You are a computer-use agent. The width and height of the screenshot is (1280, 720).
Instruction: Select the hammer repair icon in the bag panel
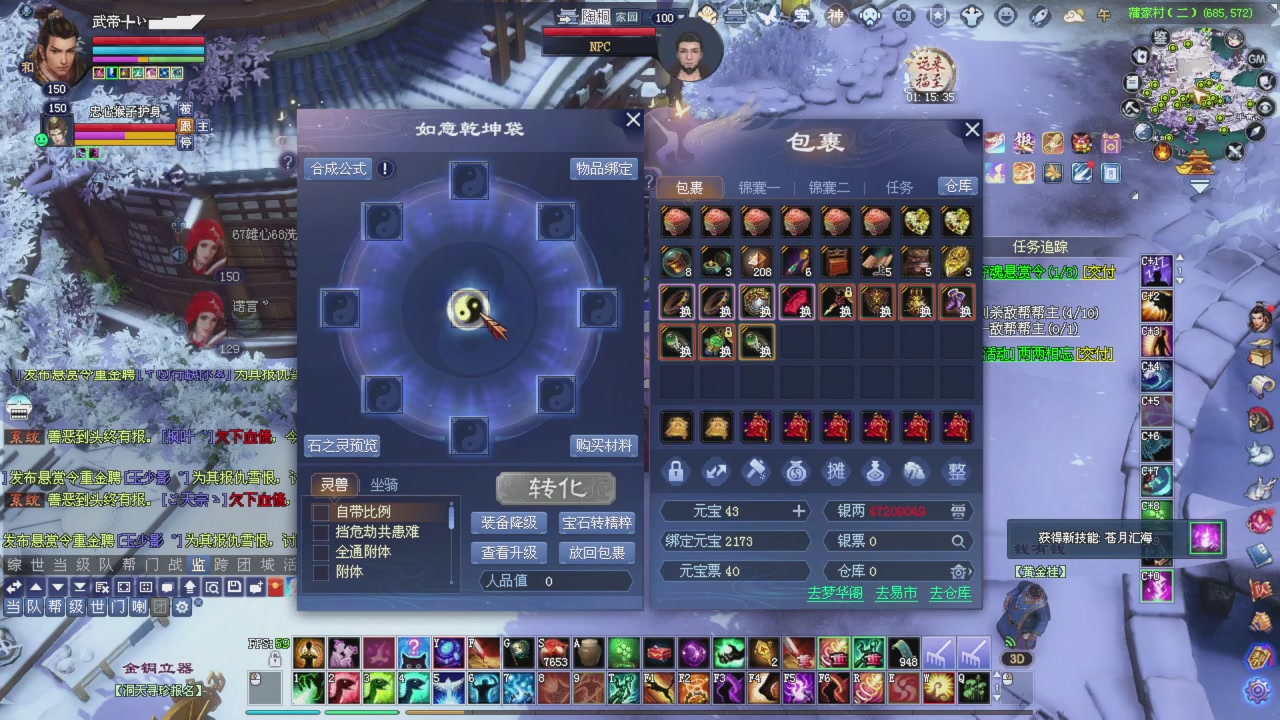pos(756,472)
